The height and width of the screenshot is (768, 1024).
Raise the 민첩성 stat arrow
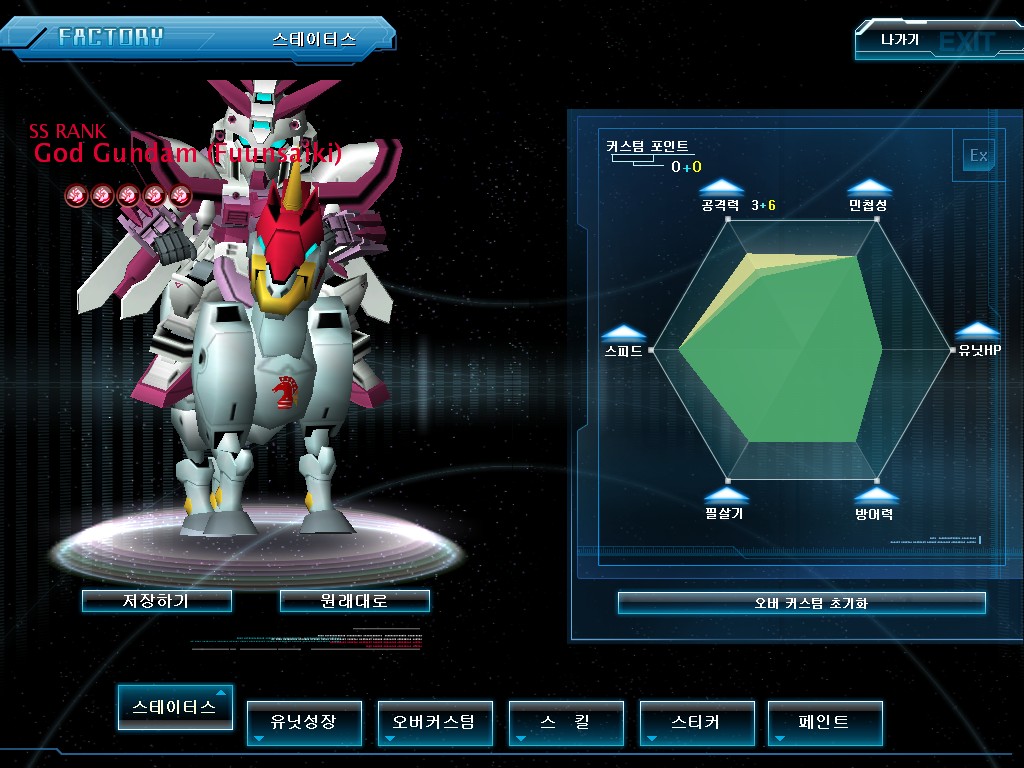point(869,187)
